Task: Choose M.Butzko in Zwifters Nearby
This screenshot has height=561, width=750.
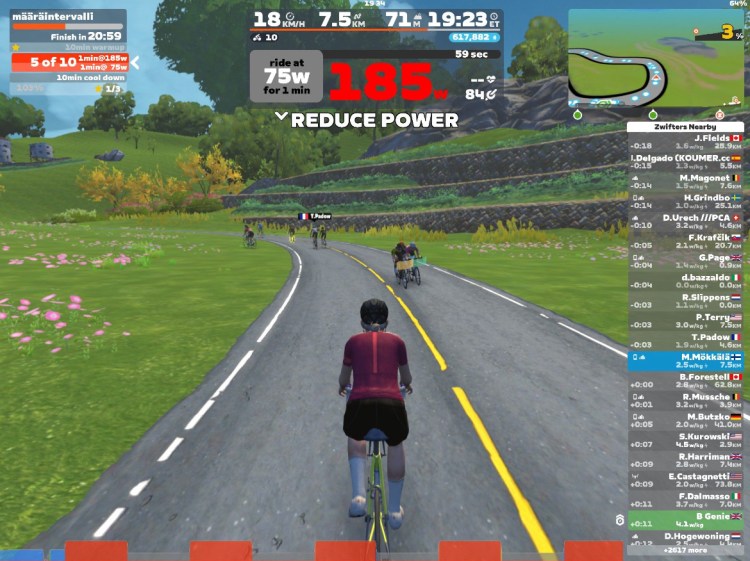Action: point(686,419)
